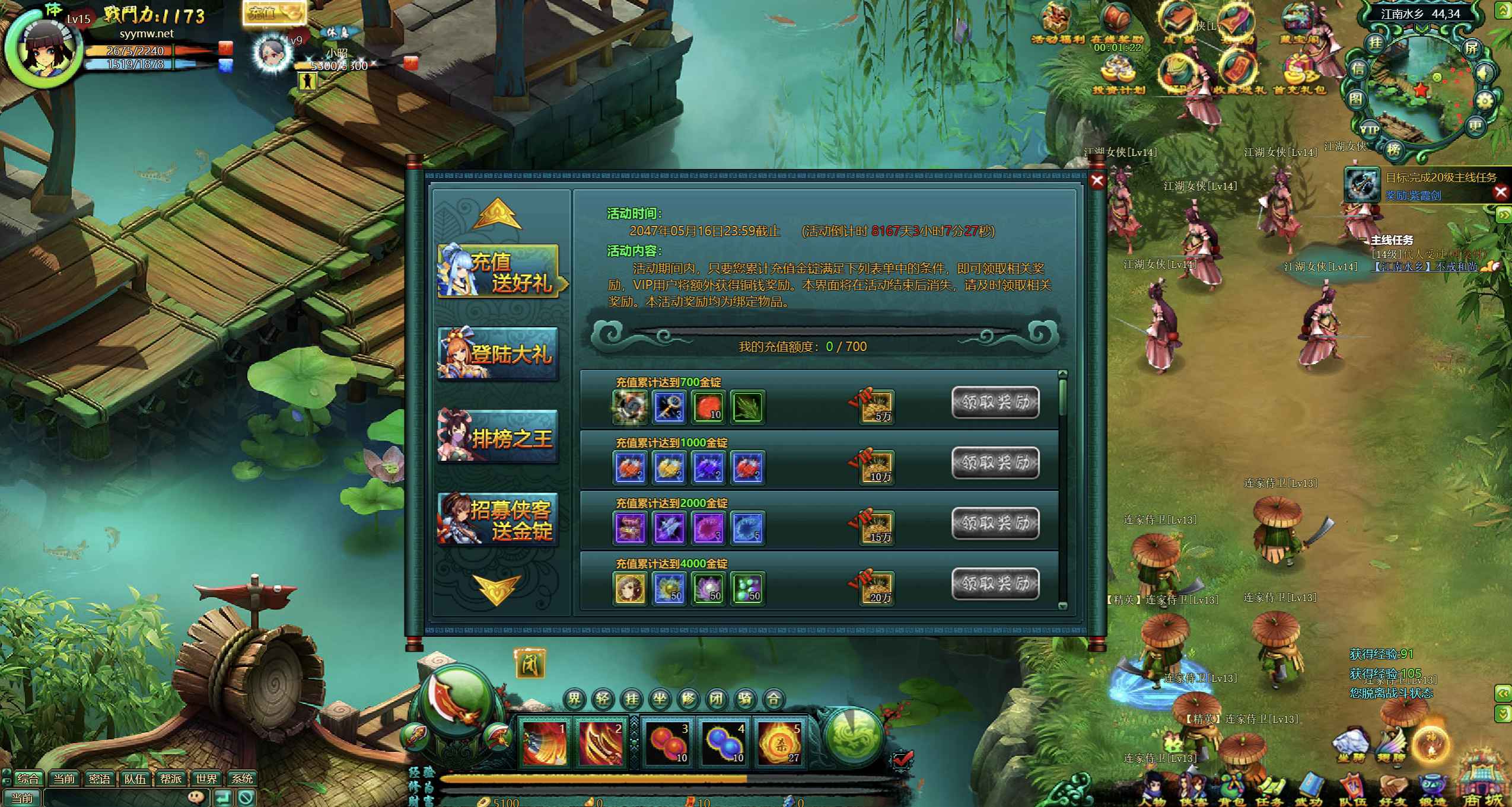Dismiss the level 20 main quest goal banner
Viewport: 1512px width, 807px height.
(x=1501, y=192)
